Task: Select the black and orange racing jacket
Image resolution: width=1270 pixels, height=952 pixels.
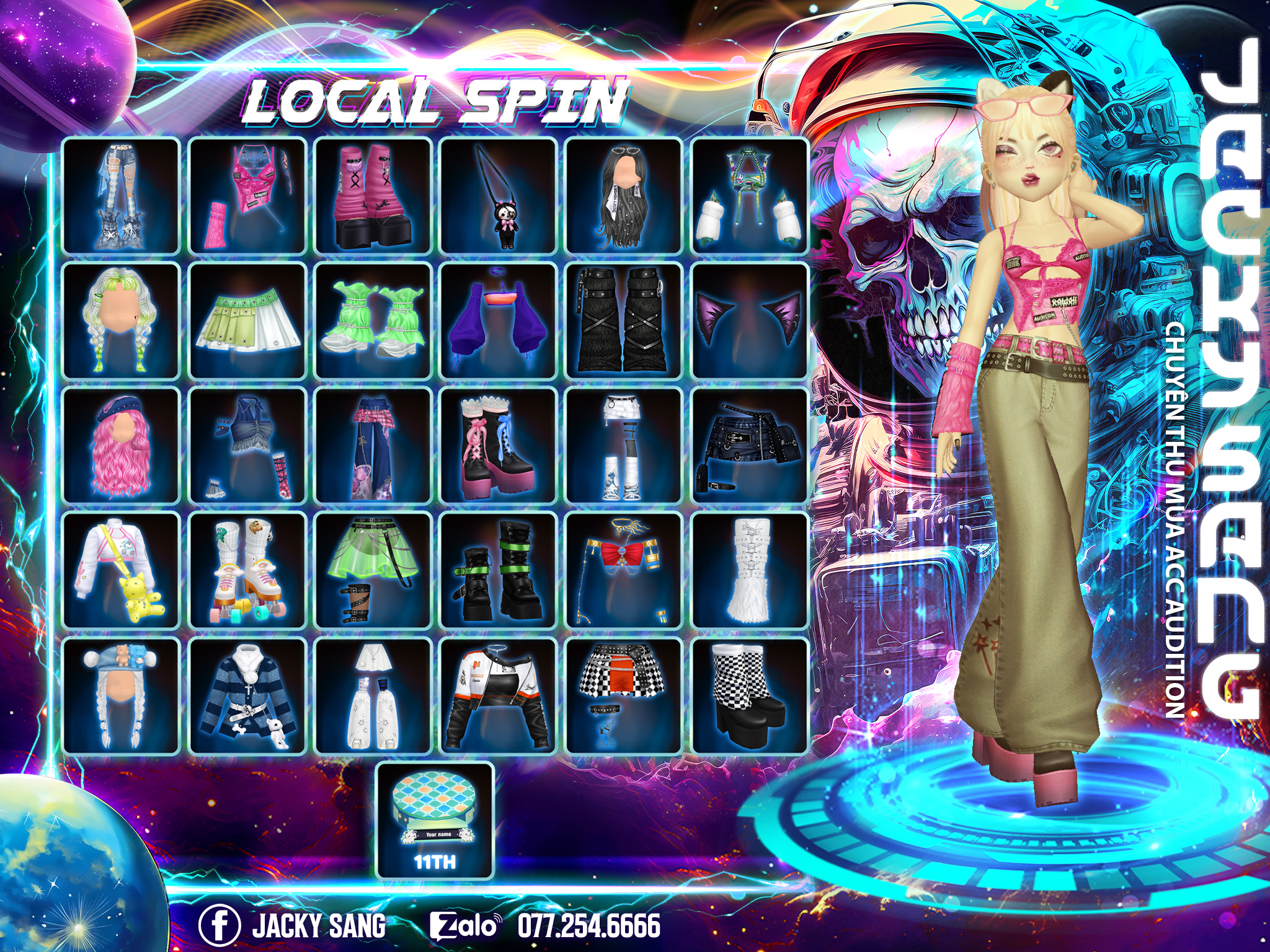Action: pos(498,696)
